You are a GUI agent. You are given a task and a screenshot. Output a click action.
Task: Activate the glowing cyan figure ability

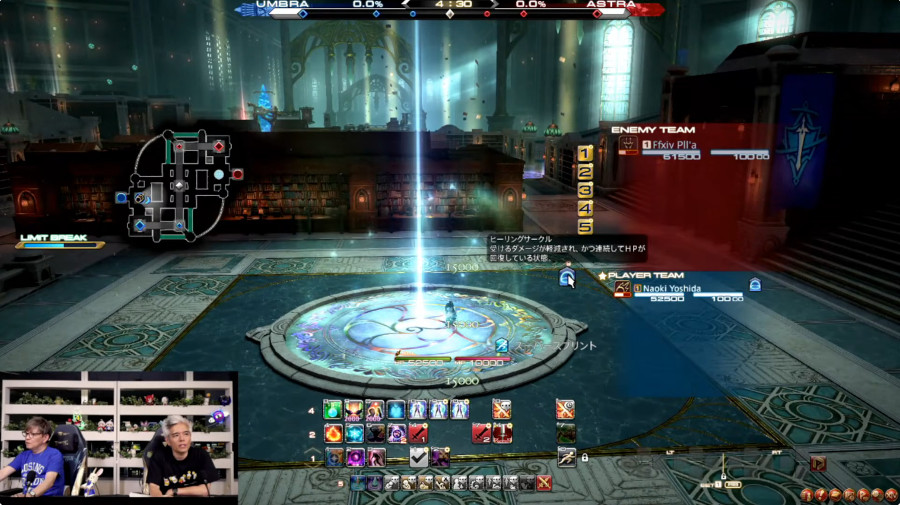pyautogui.click(x=396, y=409)
